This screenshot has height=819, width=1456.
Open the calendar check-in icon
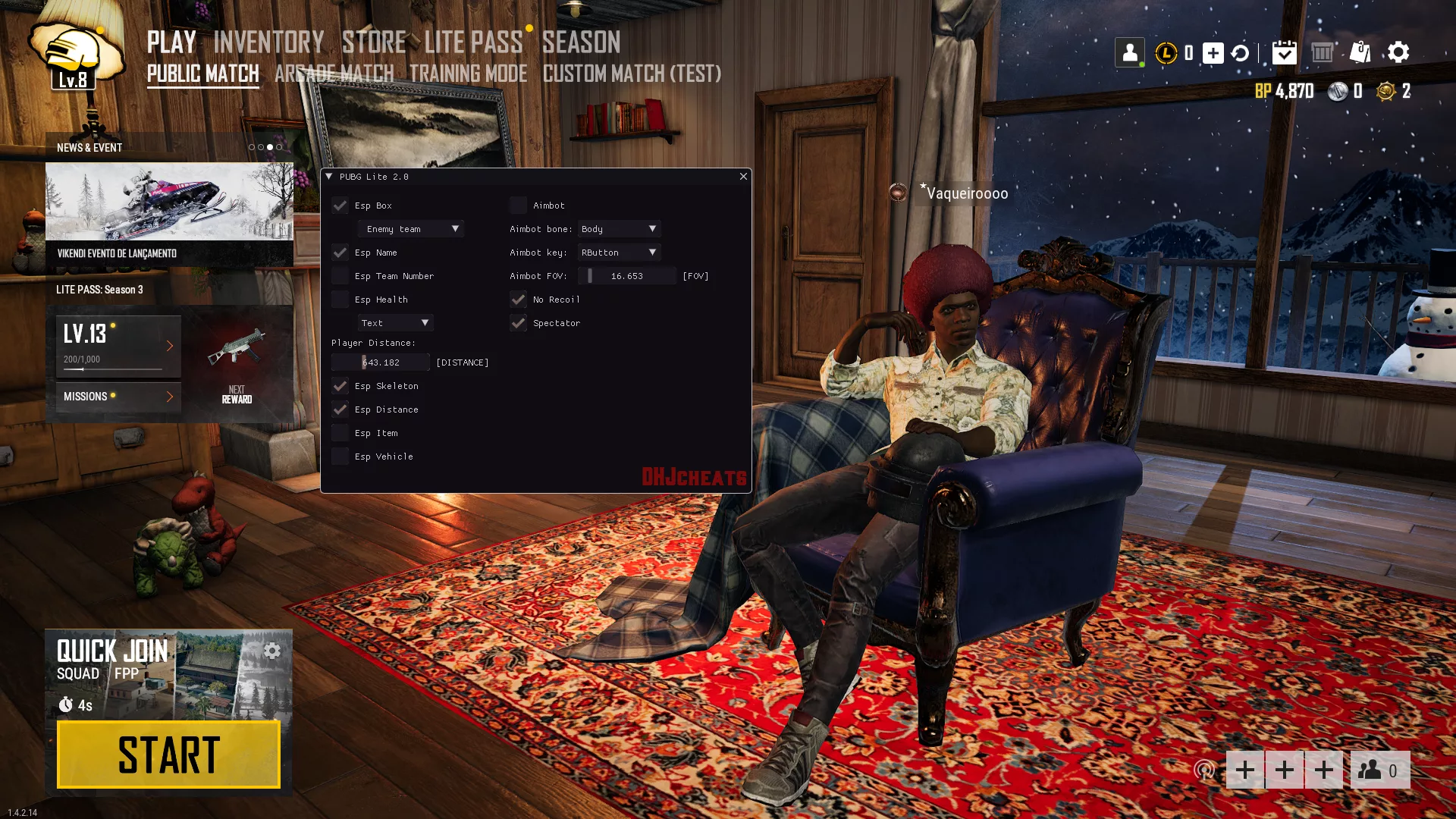coord(1284,52)
